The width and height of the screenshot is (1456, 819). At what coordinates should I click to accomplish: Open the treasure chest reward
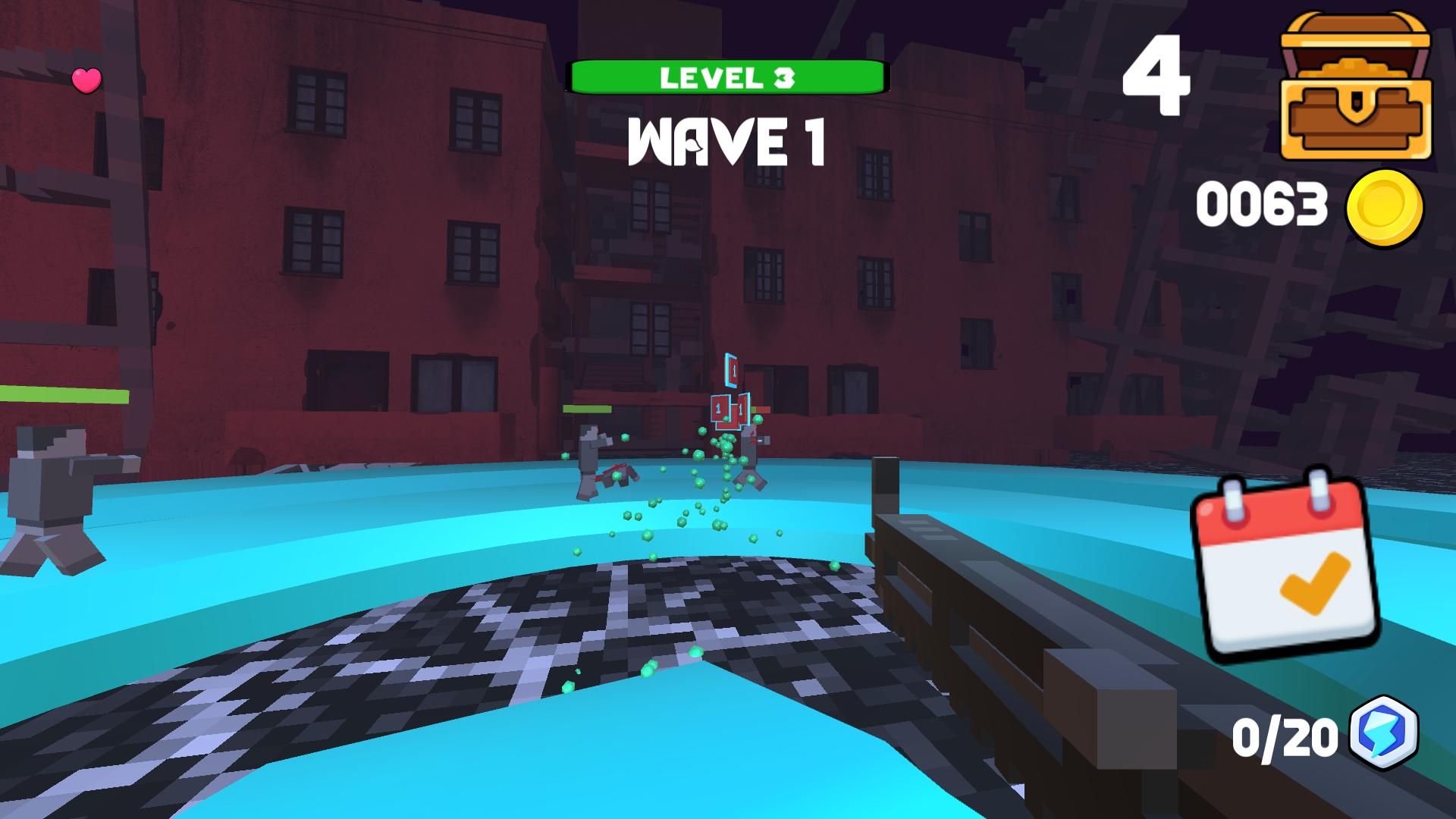click(1355, 86)
